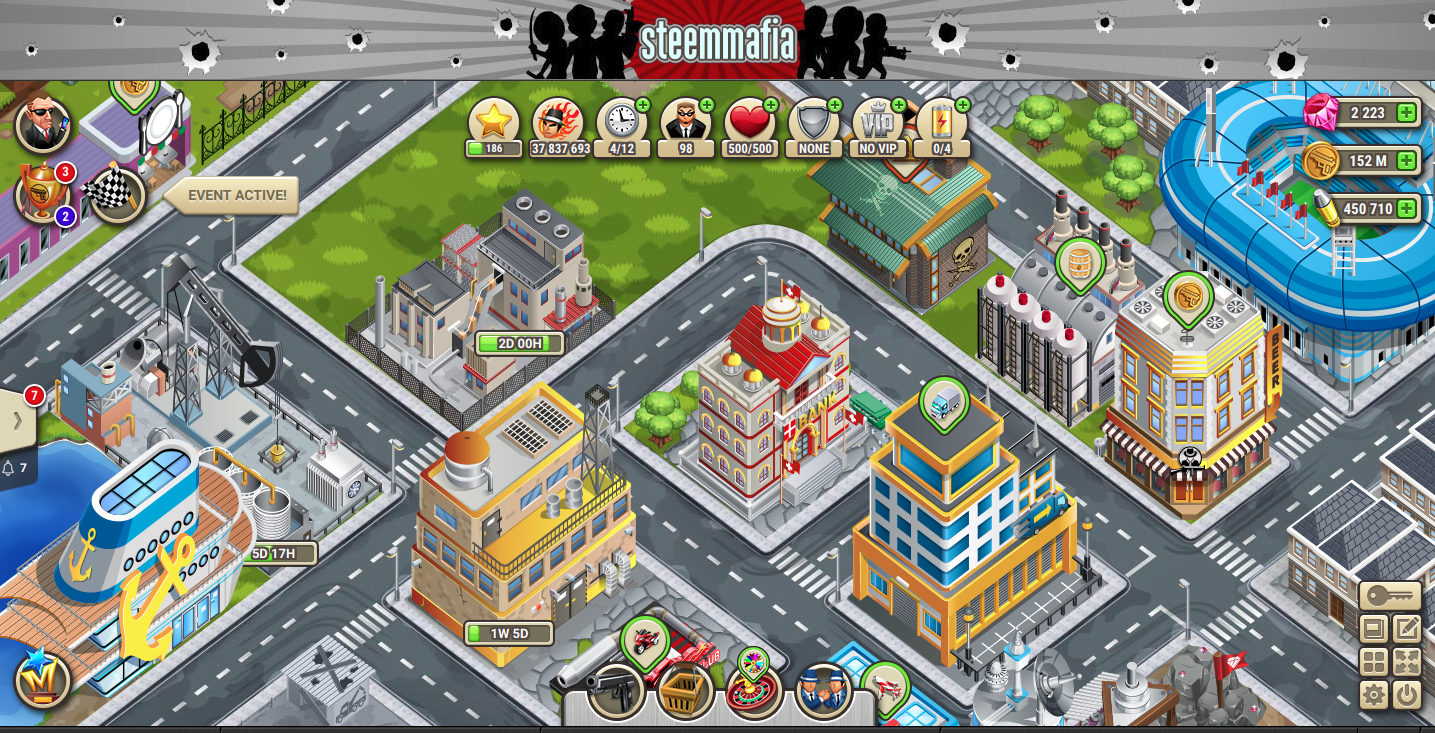Open the player avatar profile

click(x=43, y=125)
